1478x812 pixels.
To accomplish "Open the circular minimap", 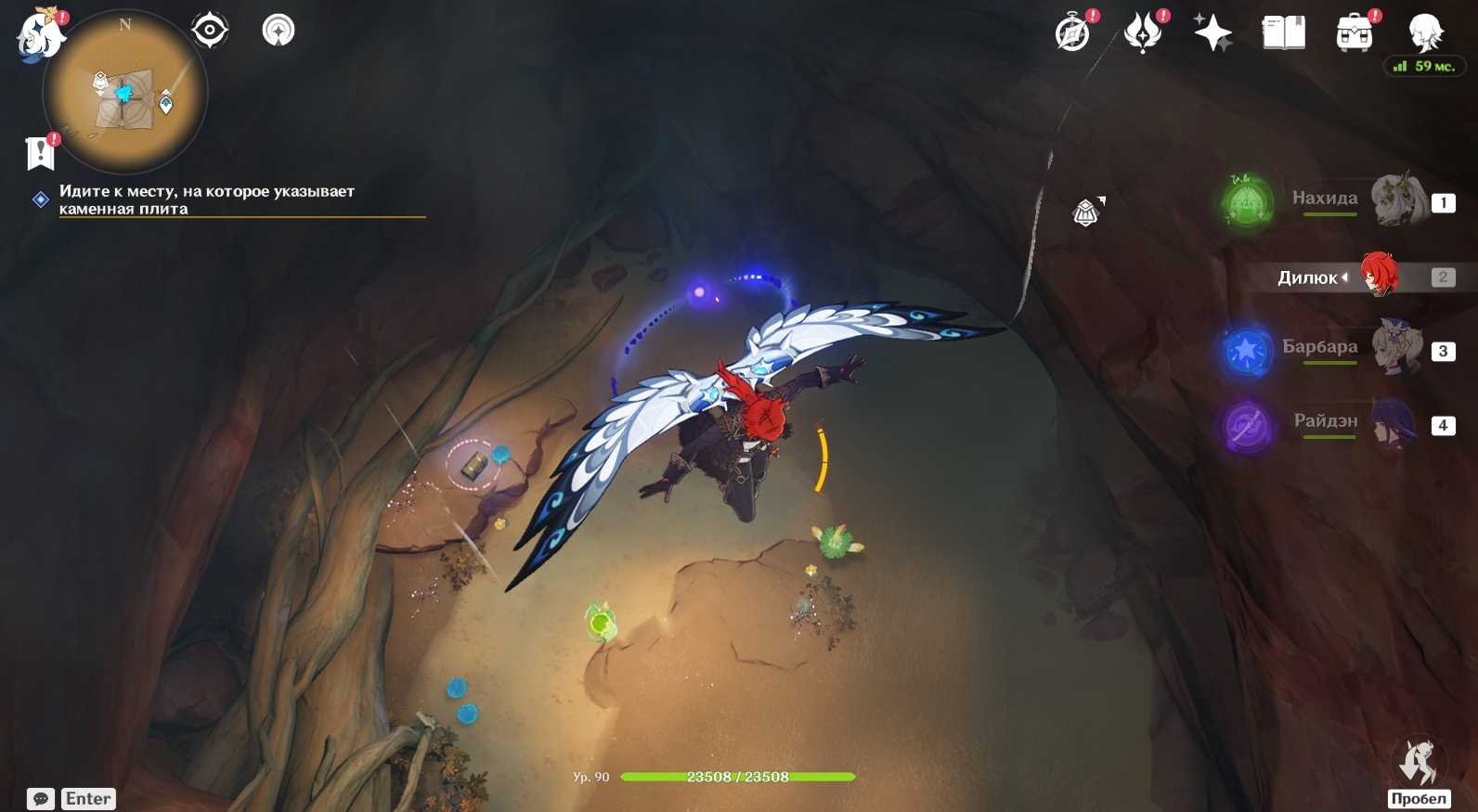I will (x=125, y=93).
